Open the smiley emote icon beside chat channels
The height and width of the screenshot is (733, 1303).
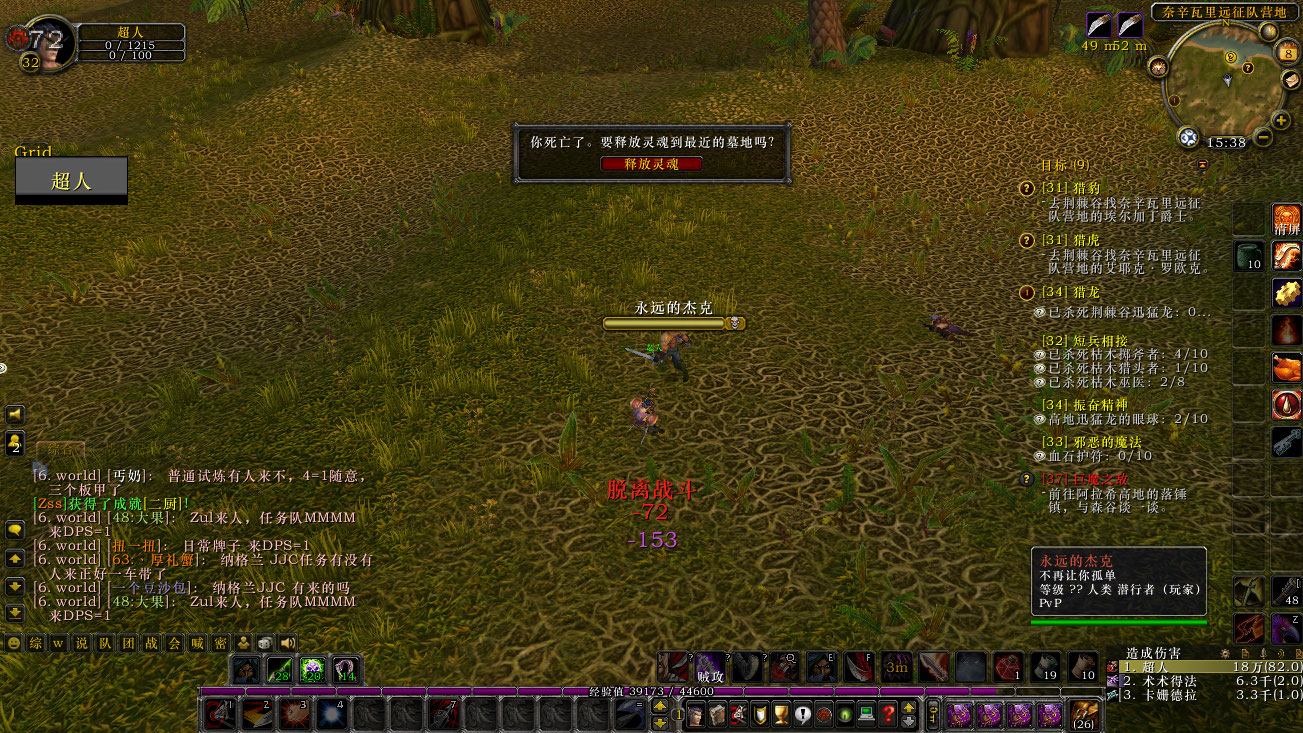tap(14, 643)
